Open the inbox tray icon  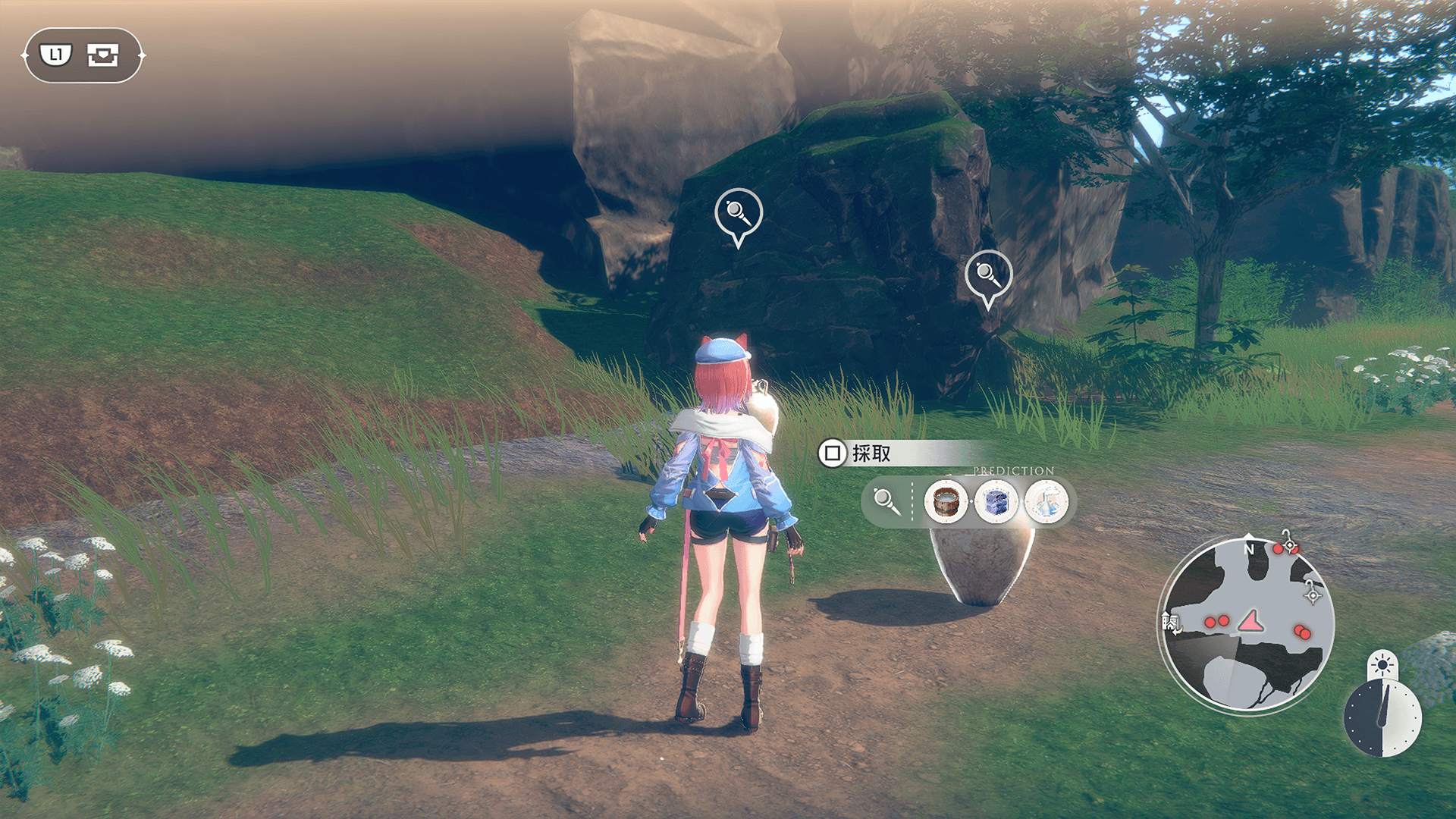coord(103,55)
